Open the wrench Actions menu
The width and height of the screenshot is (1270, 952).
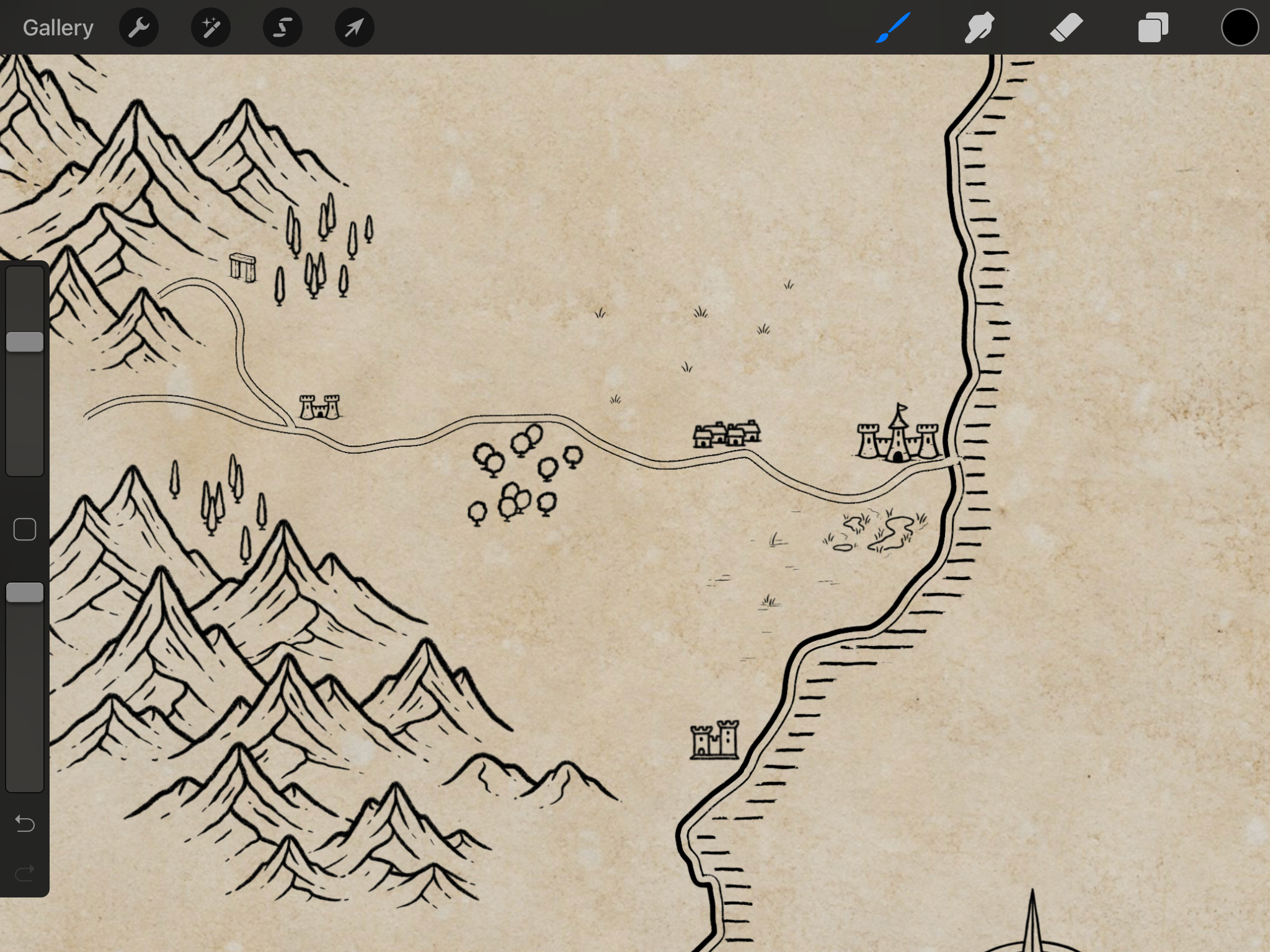pos(139,28)
